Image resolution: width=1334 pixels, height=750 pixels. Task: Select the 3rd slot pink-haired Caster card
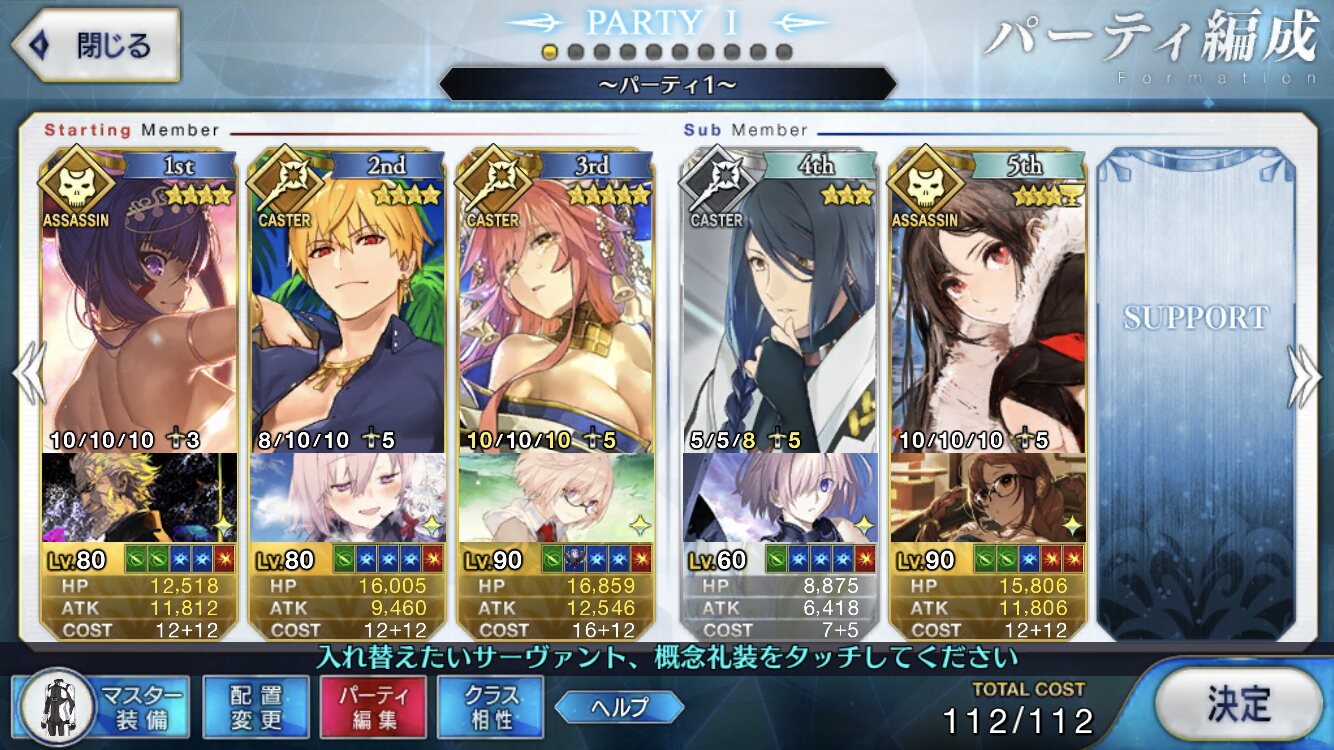pos(556,310)
